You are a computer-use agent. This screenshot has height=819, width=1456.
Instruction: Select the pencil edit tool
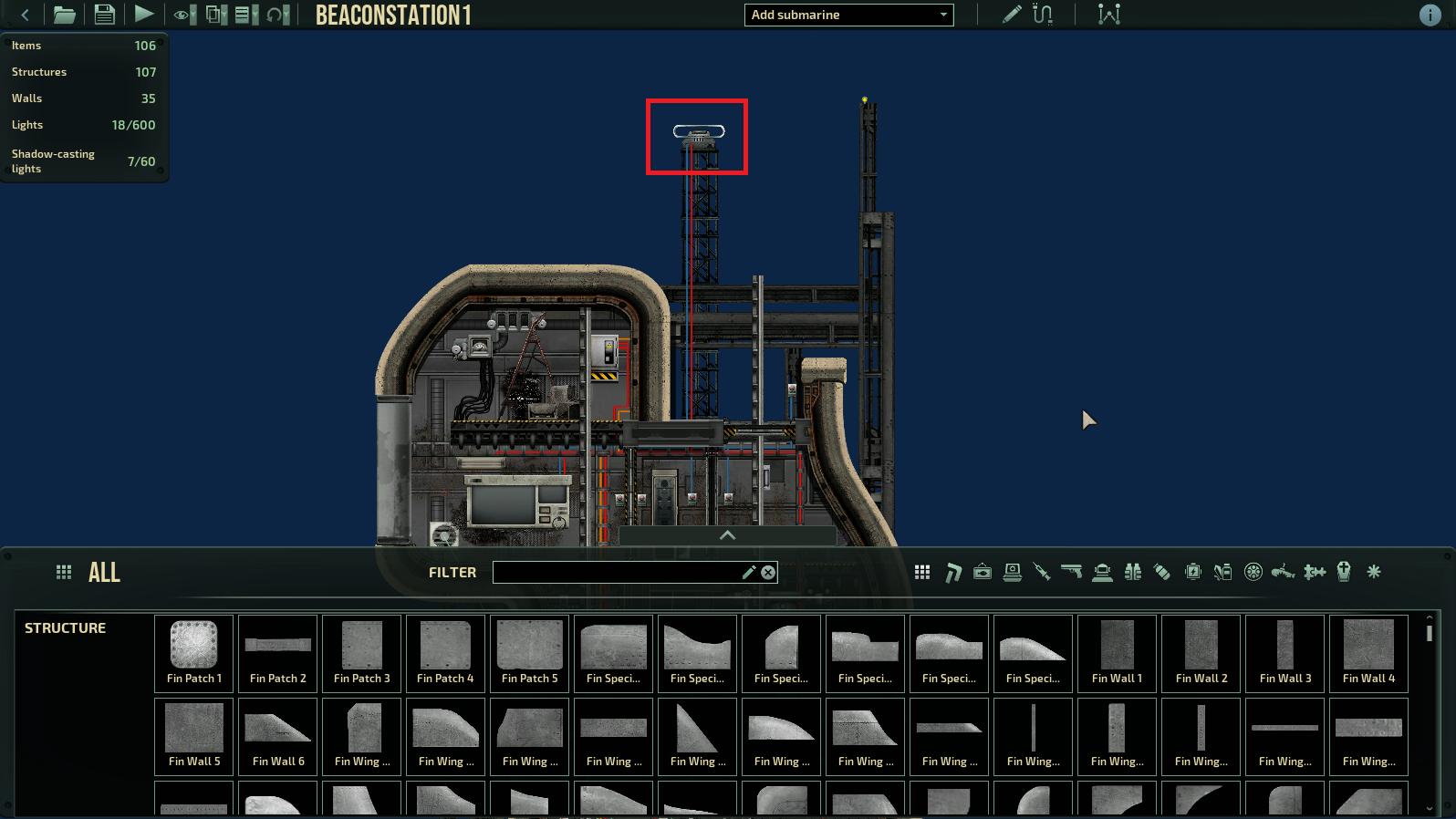click(x=1012, y=15)
